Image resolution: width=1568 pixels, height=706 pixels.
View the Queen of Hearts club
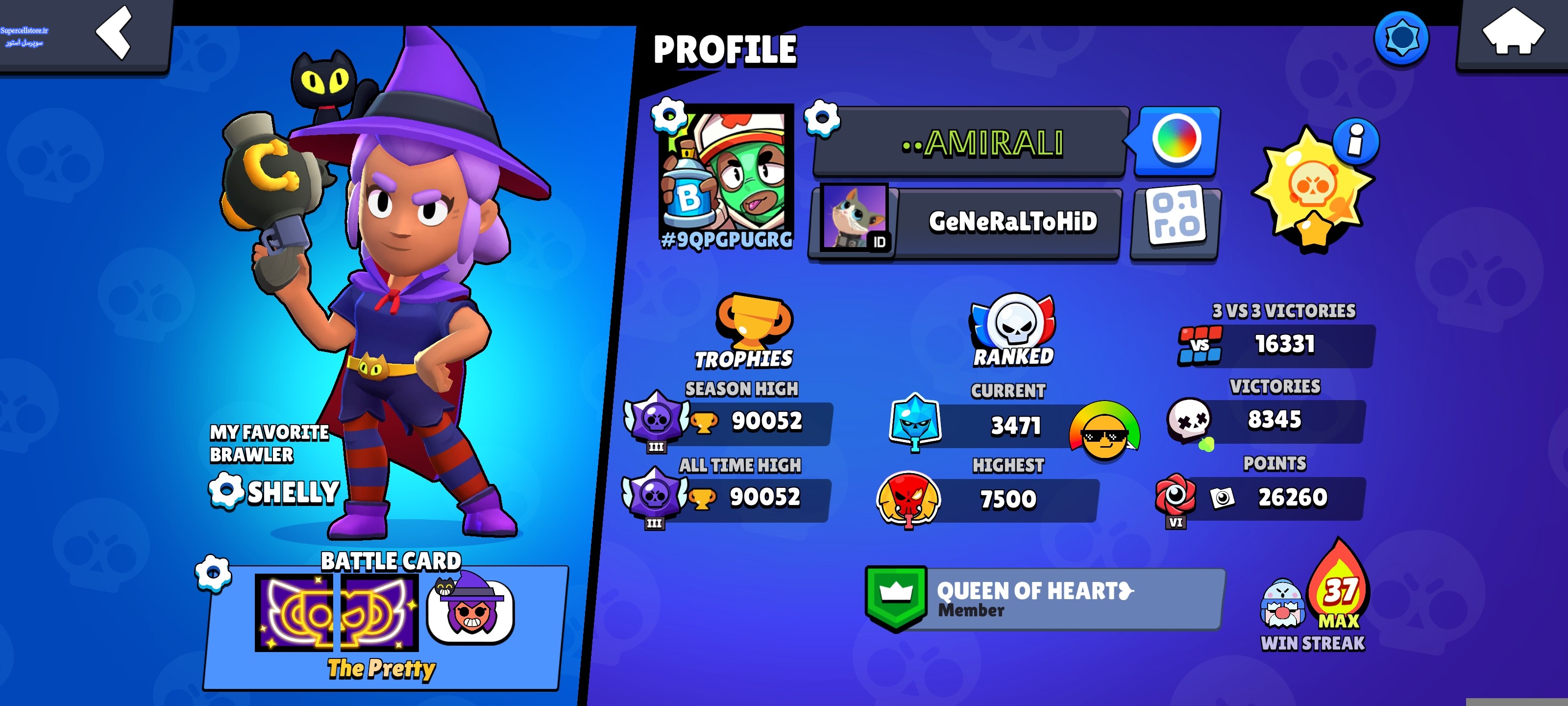pos(1045,599)
